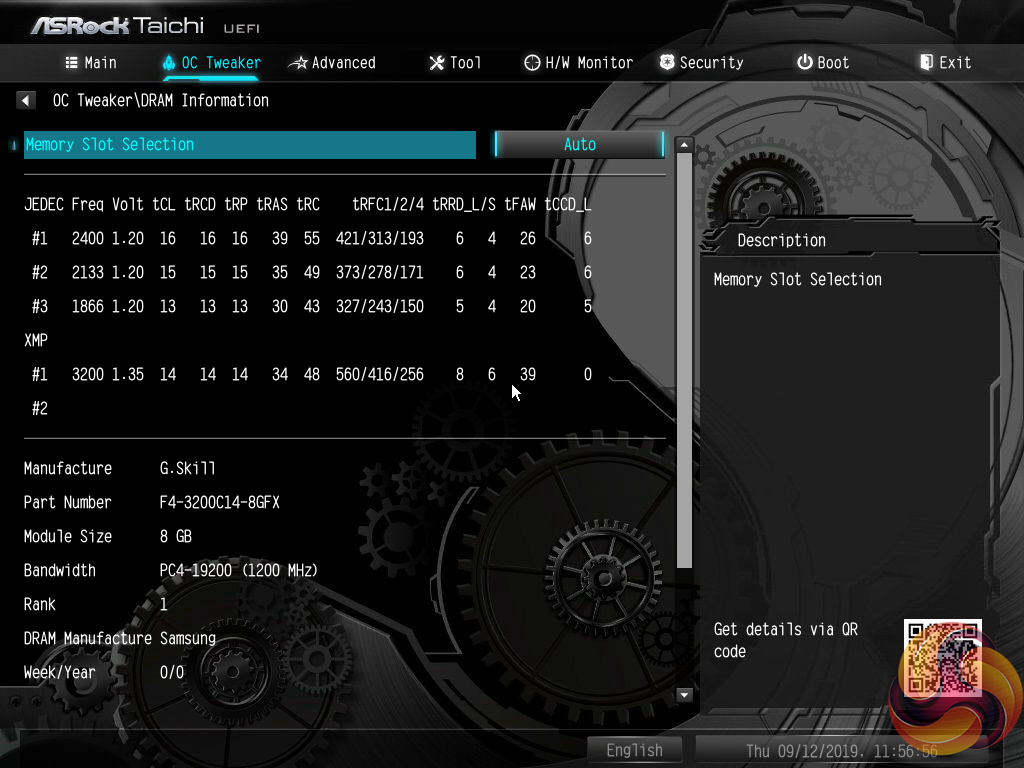The image size is (1024, 768).
Task: Select the Tool tab
Action: point(455,62)
